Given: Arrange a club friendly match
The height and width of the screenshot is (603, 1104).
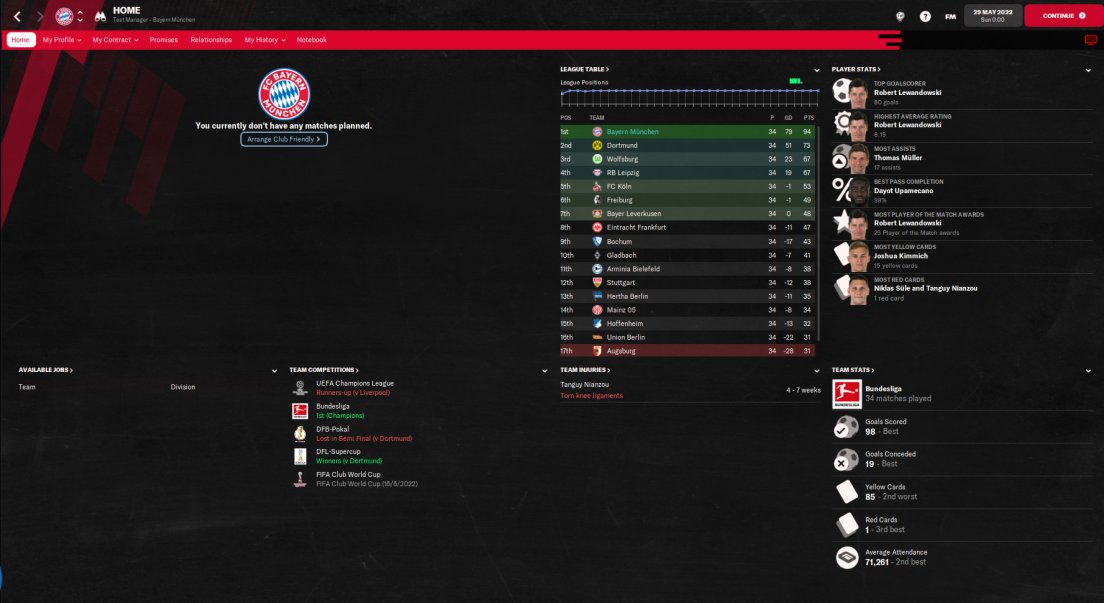Looking at the screenshot, I should coord(284,140).
